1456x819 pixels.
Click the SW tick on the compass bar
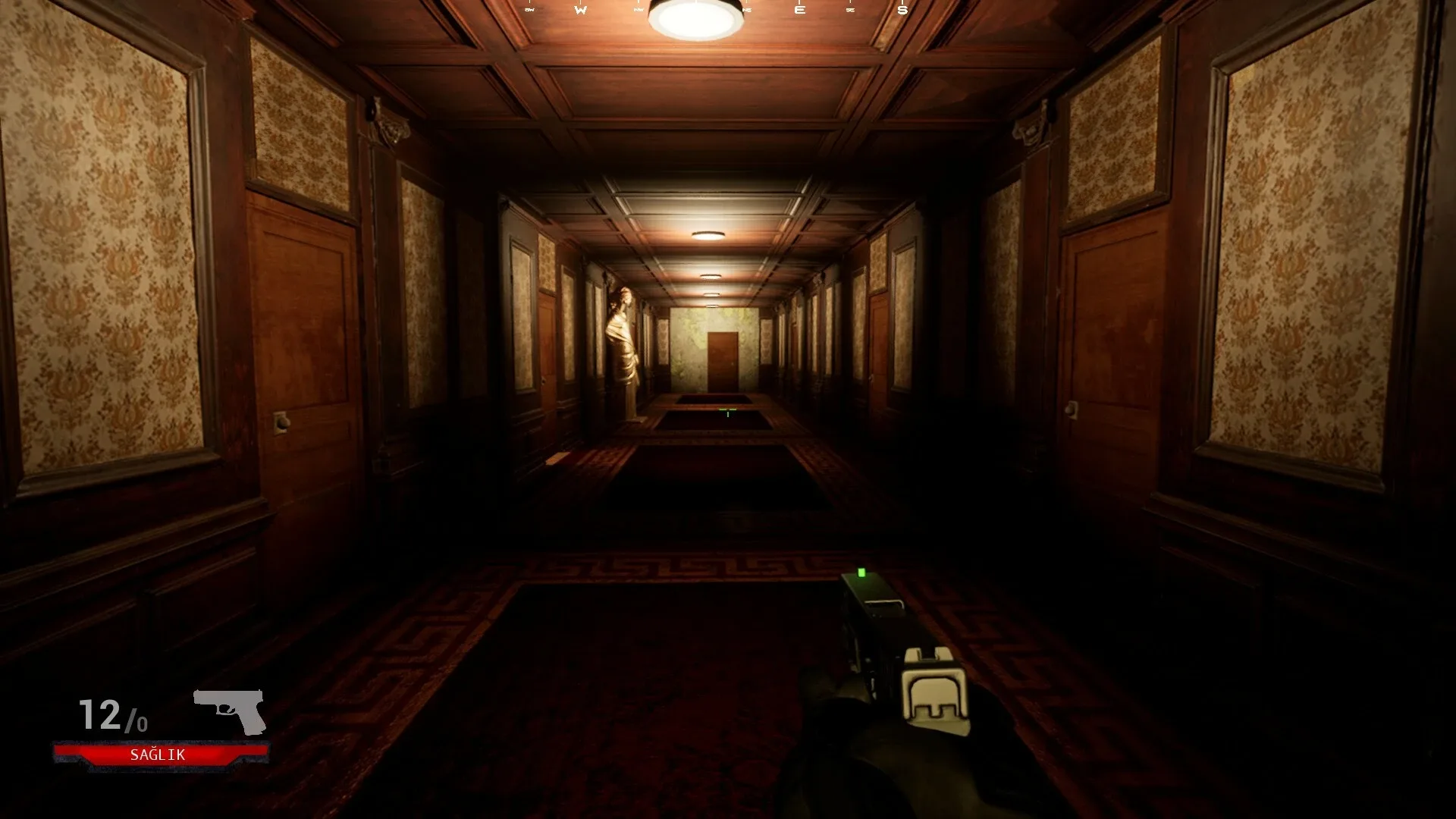click(x=529, y=9)
